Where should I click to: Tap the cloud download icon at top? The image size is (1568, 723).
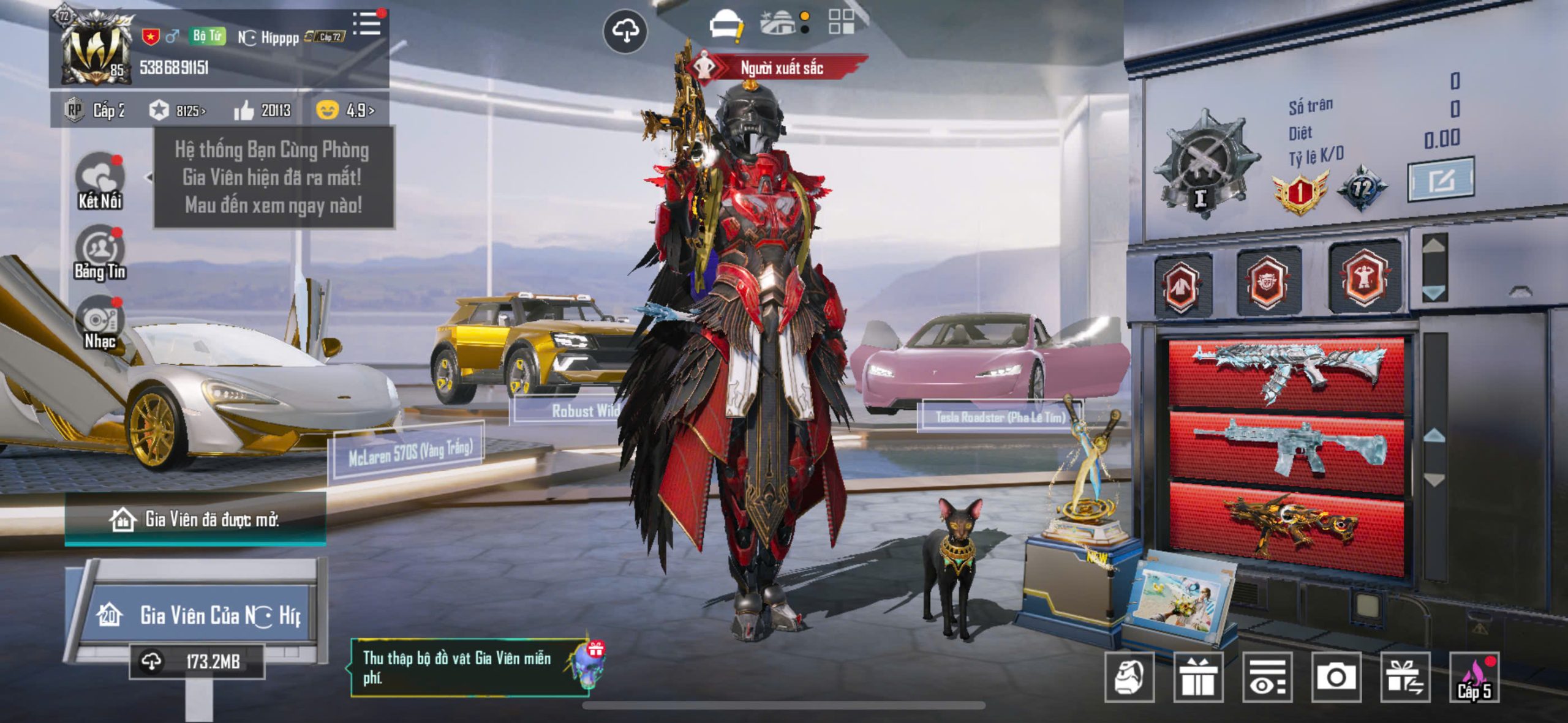pyautogui.click(x=625, y=31)
